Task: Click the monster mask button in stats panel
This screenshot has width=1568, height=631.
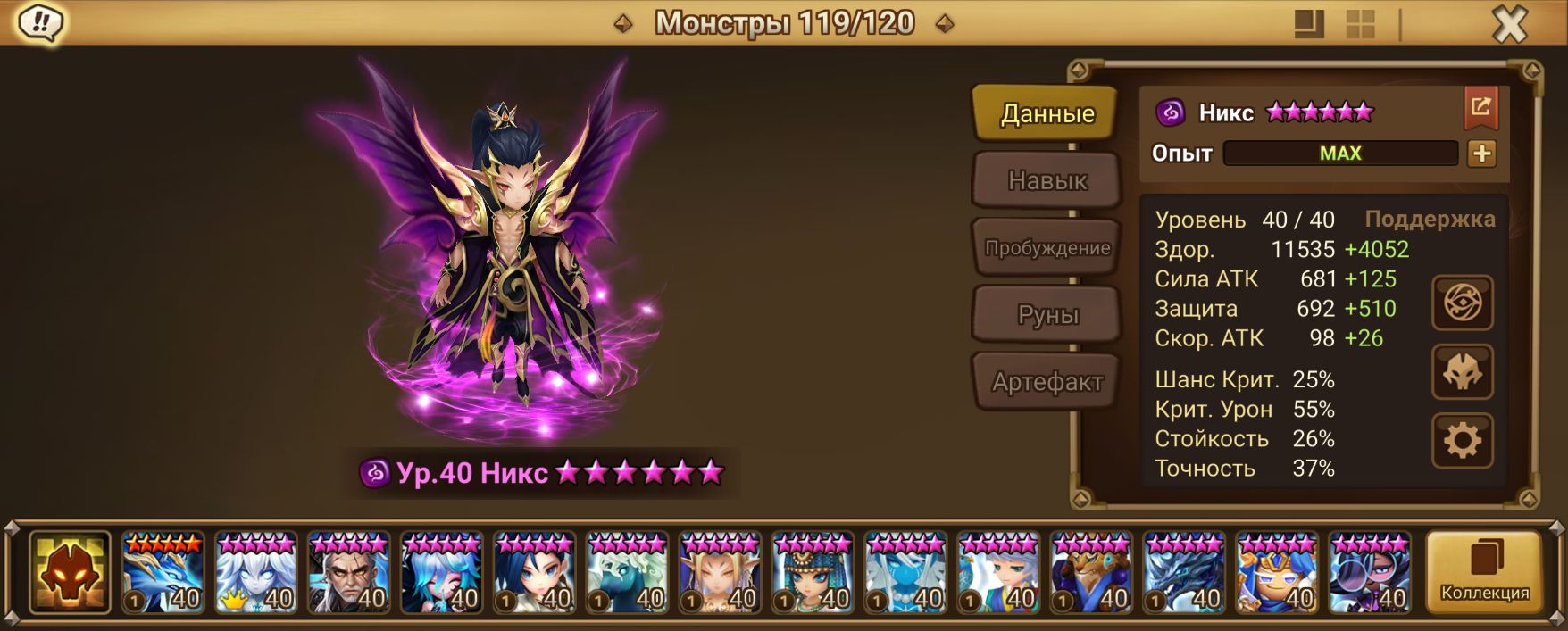Action: (1462, 372)
